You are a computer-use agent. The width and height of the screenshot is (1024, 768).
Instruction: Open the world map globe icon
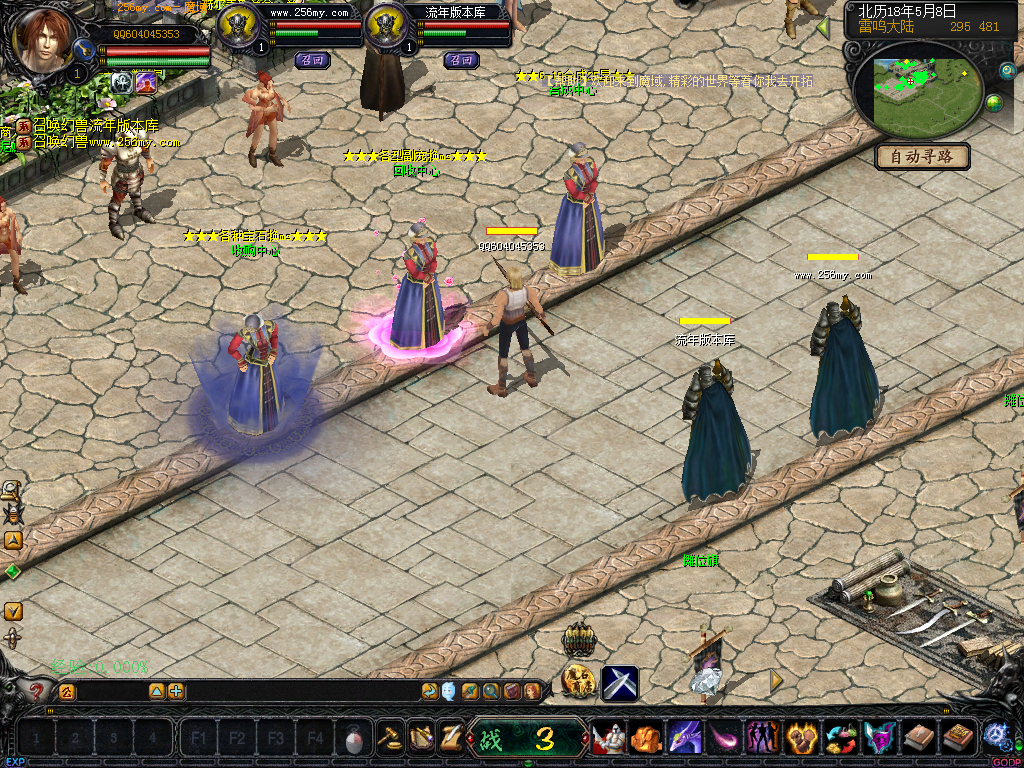tap(994, 103)
